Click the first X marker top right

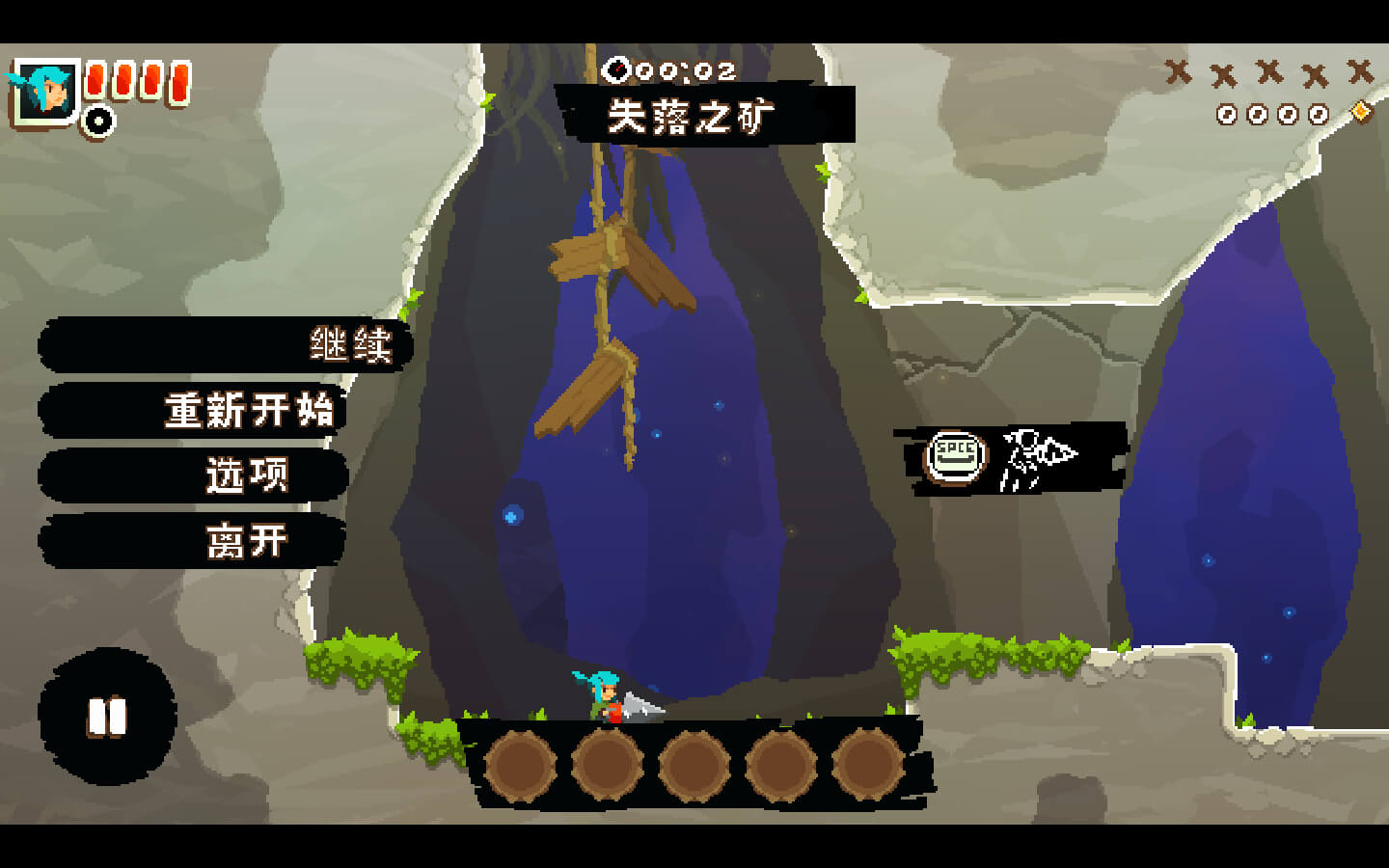[1179, 69]
